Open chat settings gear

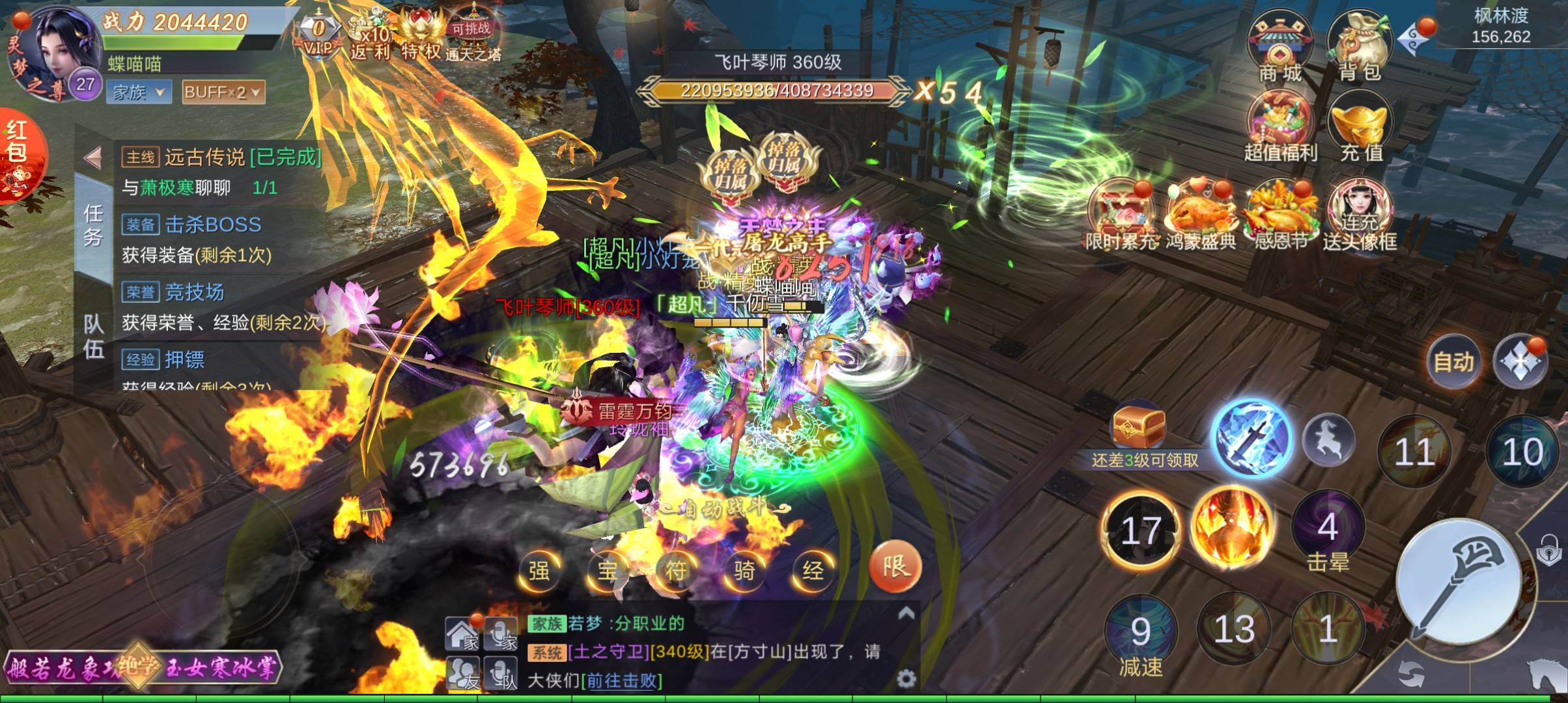pos(906,680)
